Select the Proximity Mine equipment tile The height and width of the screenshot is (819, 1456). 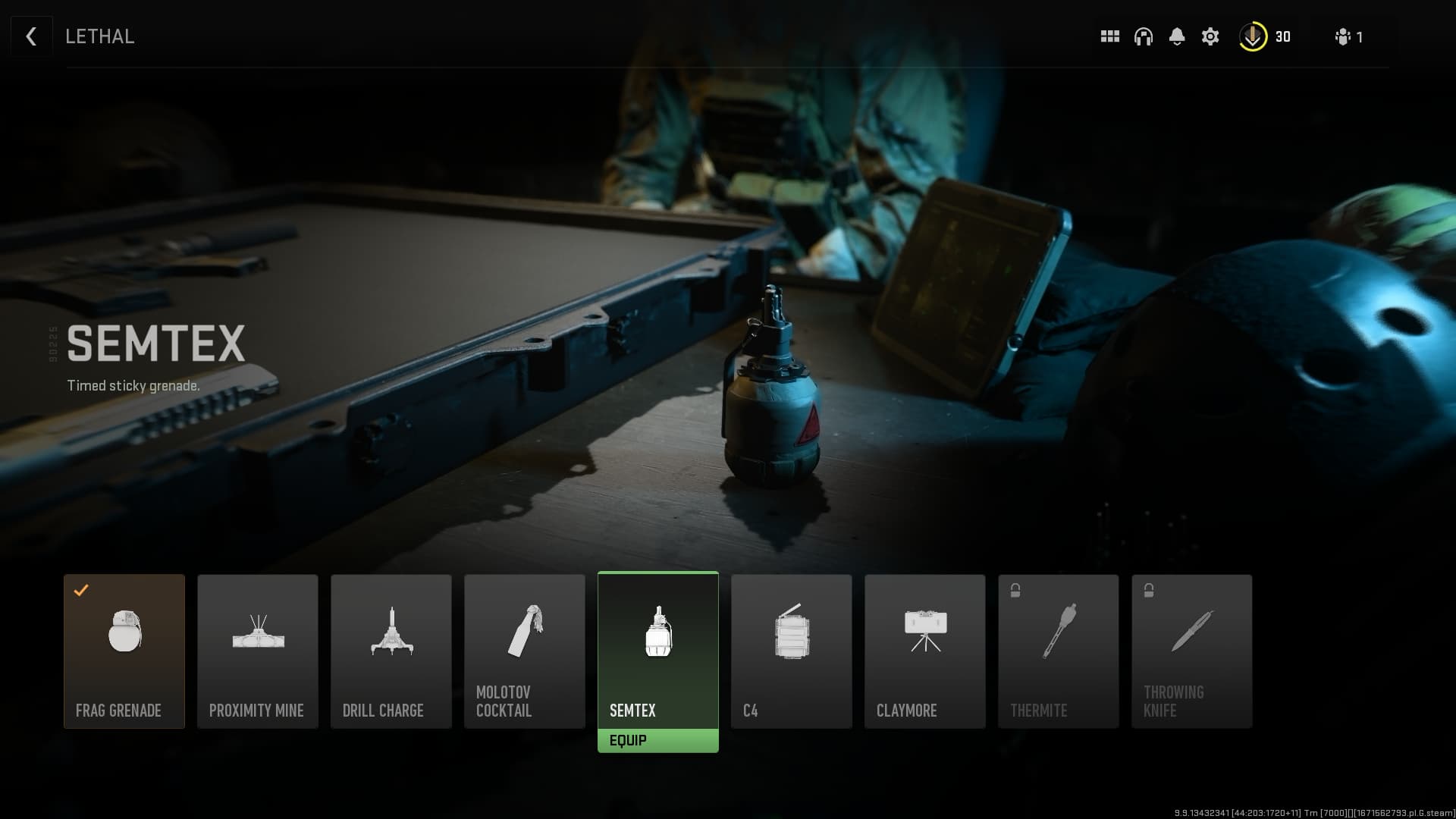click(257, 651)
